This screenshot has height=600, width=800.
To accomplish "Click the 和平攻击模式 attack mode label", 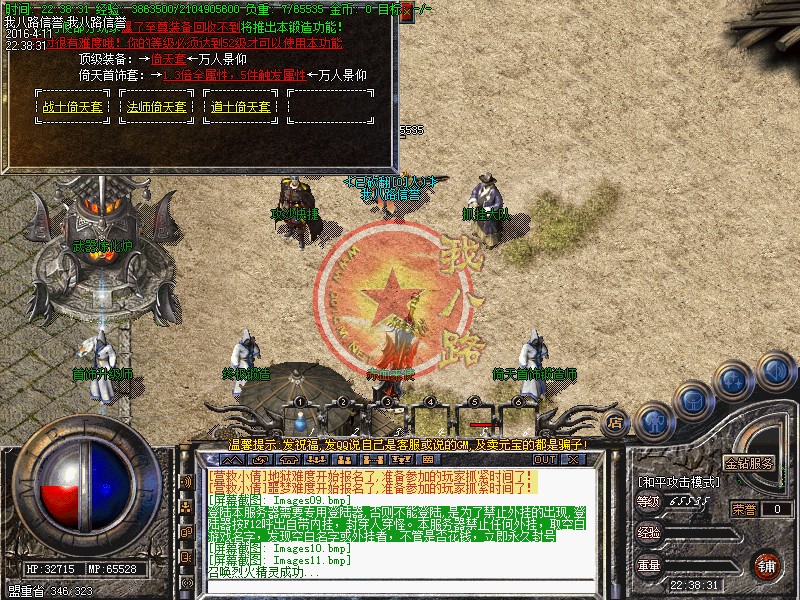I will [679, 481].
